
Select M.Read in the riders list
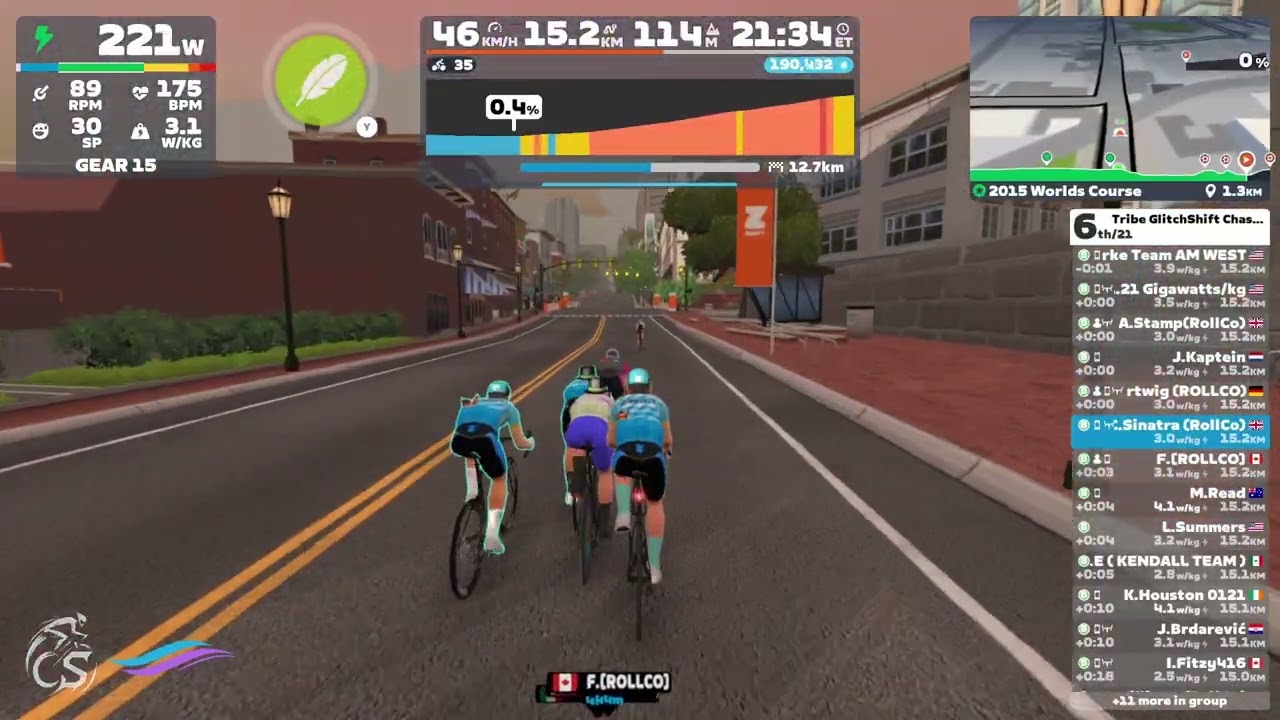[1170, 499]
